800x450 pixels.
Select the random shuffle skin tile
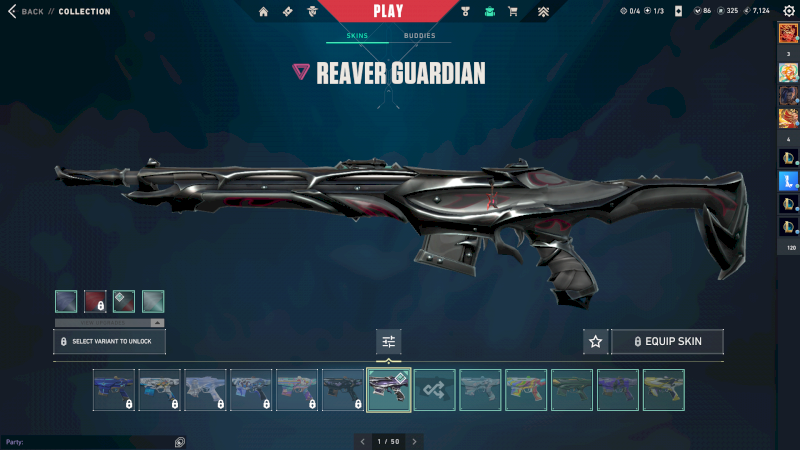click(435, 390)
